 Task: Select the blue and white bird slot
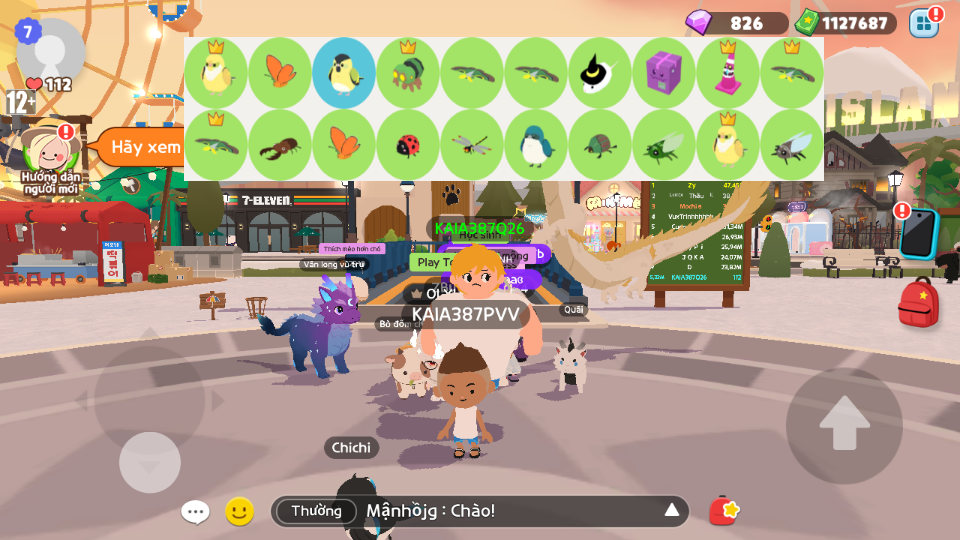[x=536, y=145]
